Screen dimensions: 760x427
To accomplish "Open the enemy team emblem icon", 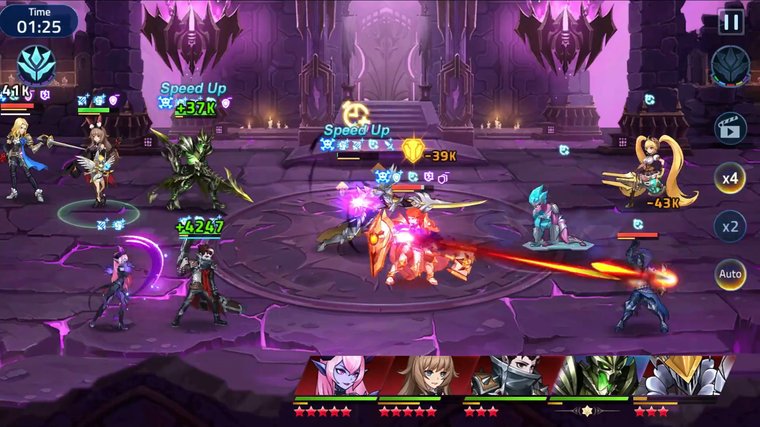I will tap(730, 66).
